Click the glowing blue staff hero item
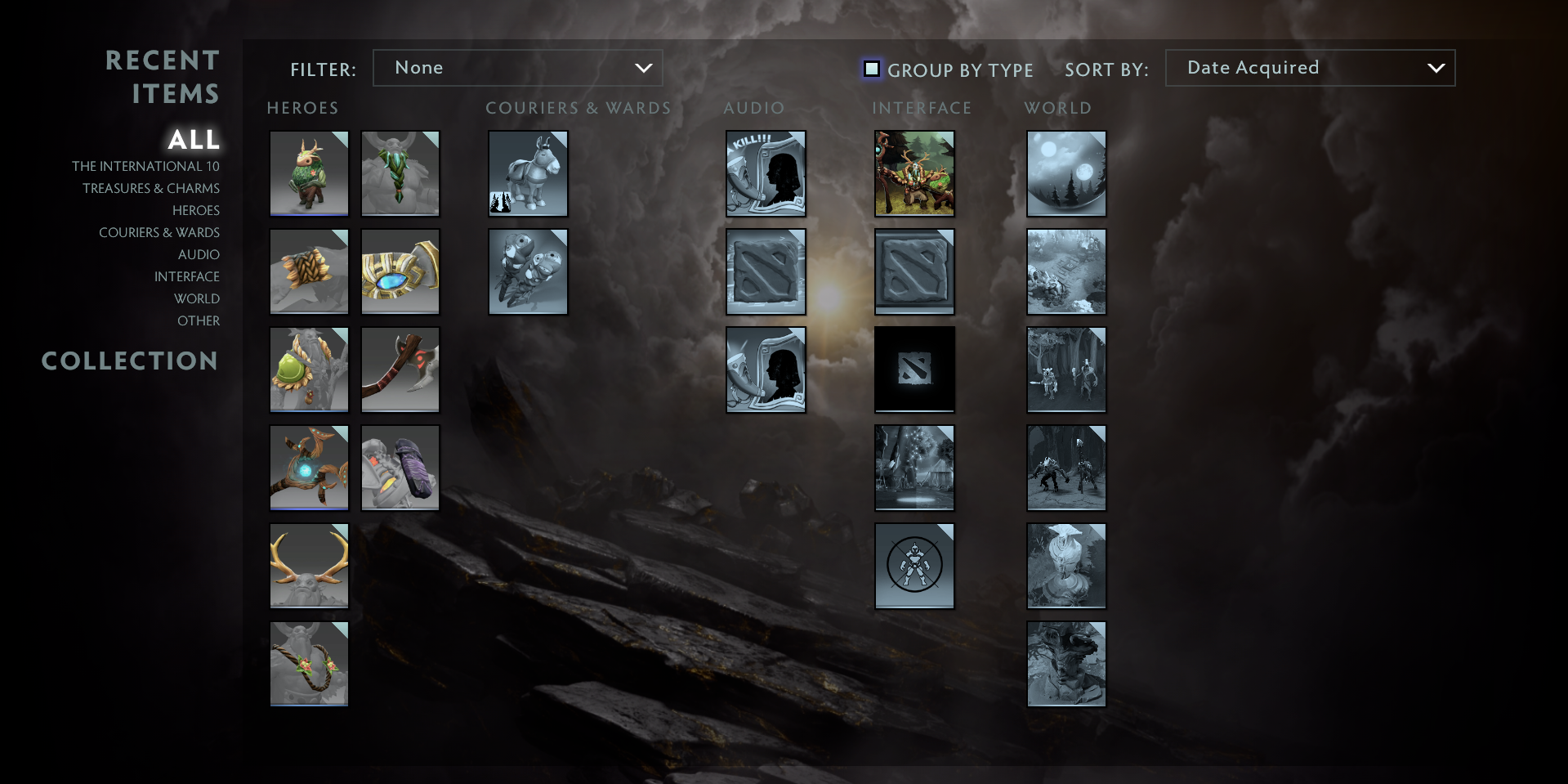 tap(309, 468)
